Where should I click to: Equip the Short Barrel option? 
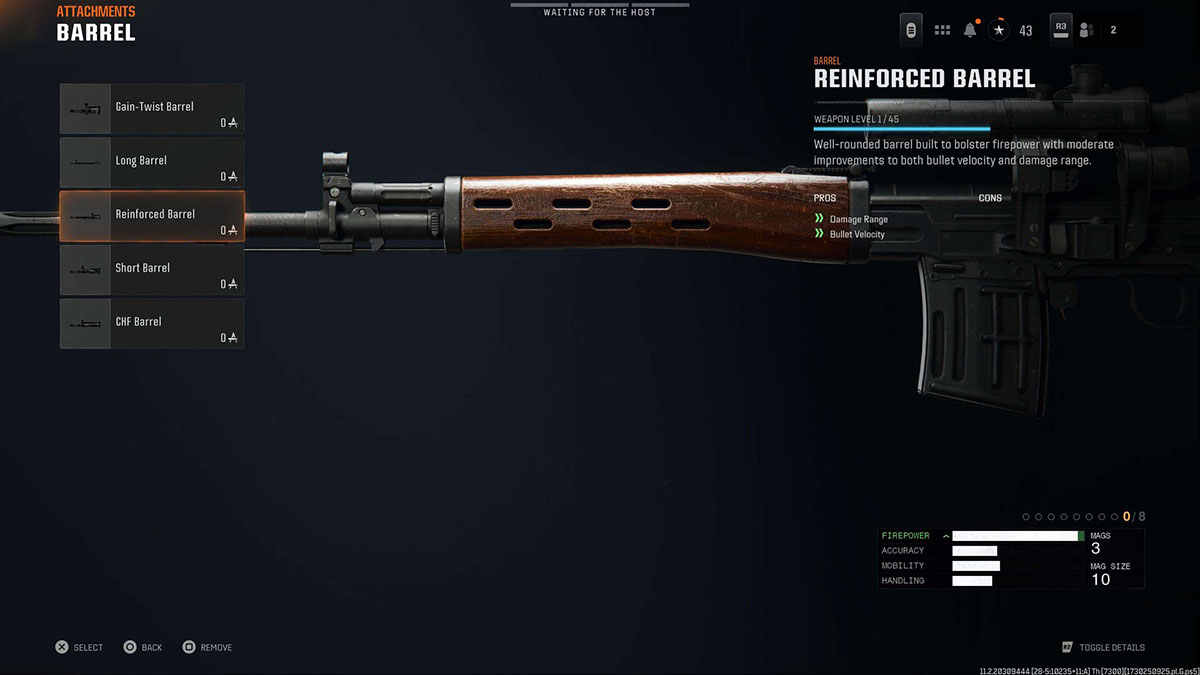click(152, 270)
